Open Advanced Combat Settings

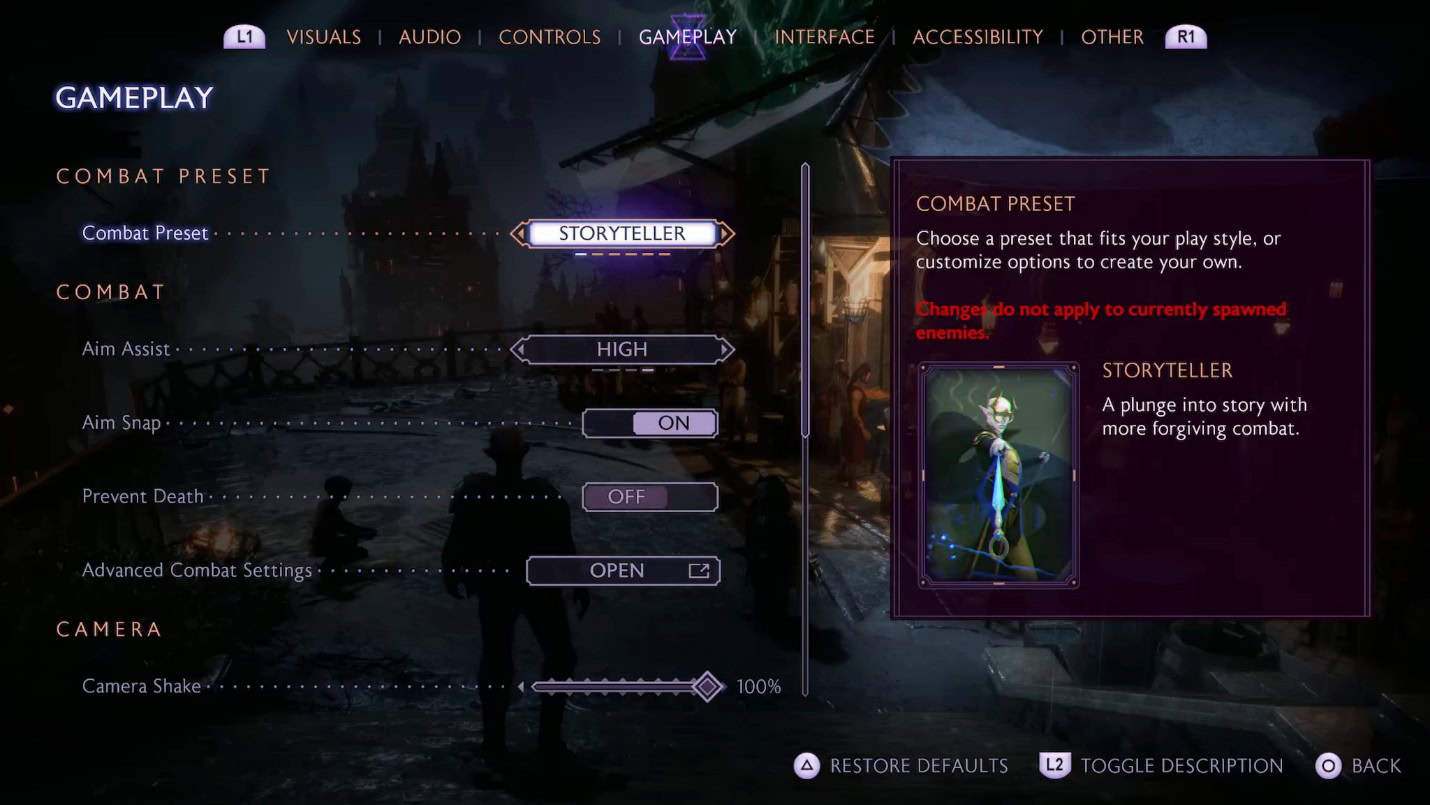[623, 571]
